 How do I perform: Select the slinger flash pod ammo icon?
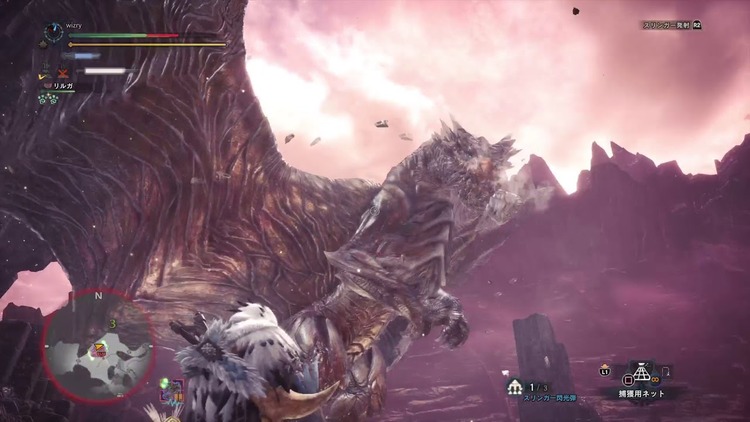(x=515, y=386)
